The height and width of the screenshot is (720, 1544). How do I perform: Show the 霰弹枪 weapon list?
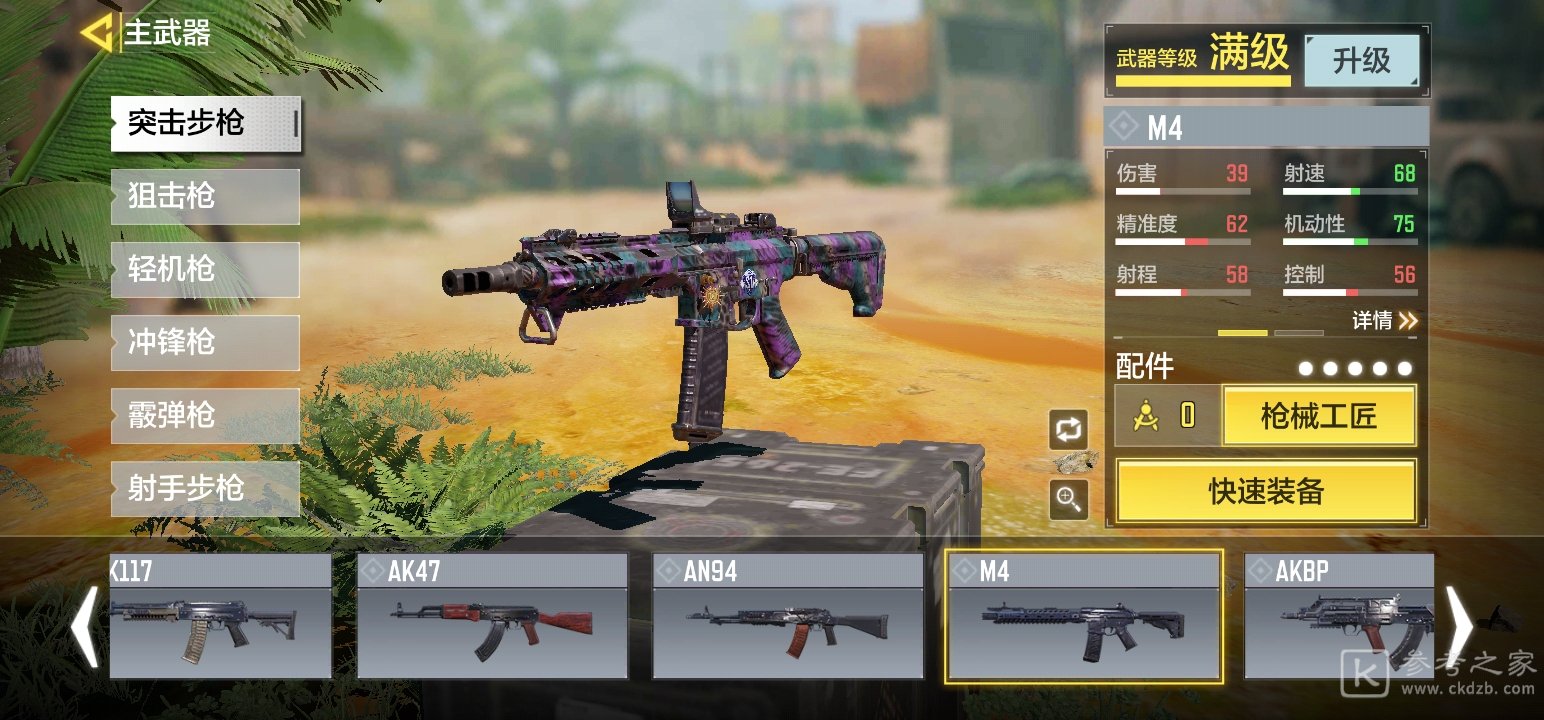(205, 415)
